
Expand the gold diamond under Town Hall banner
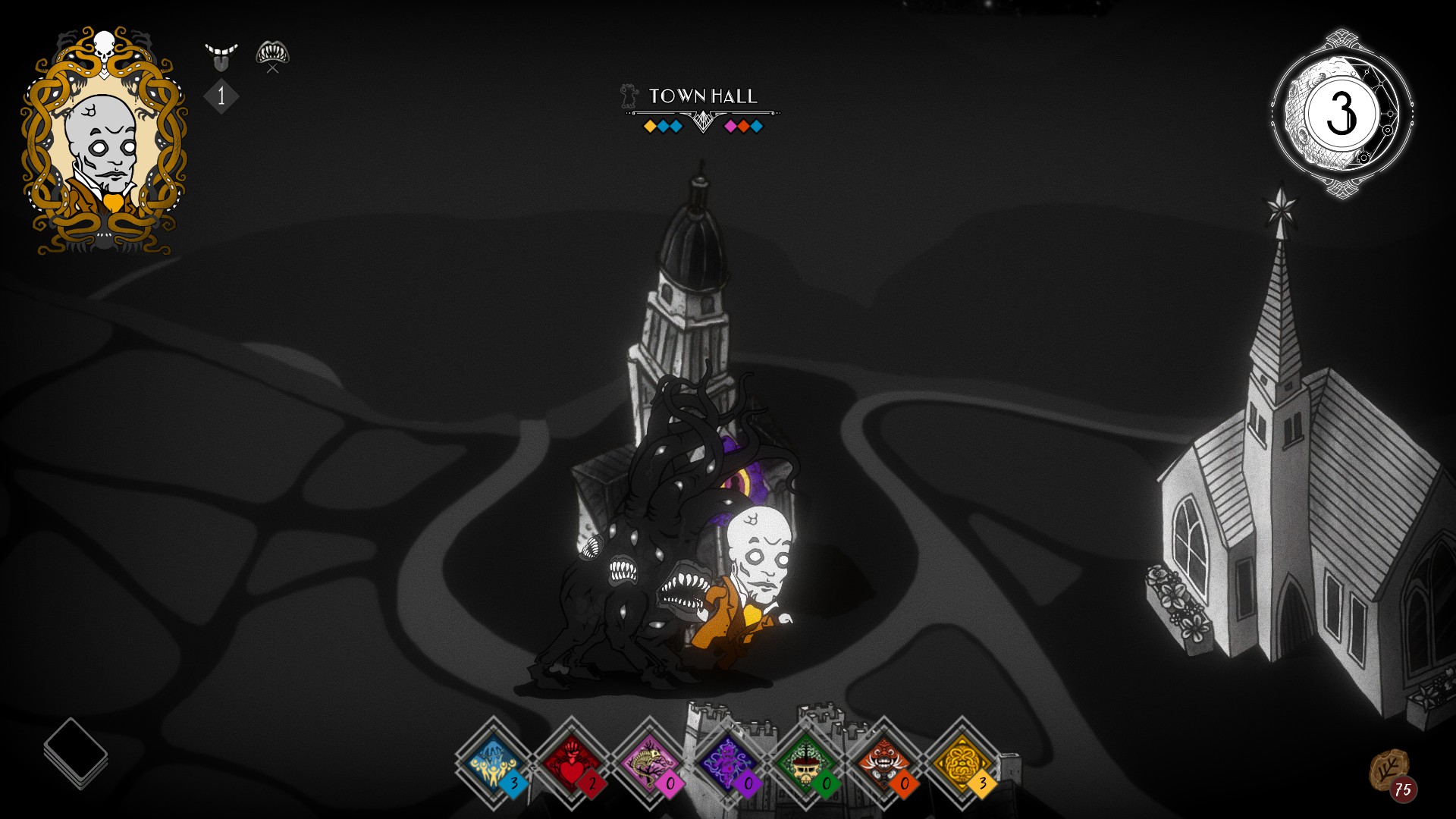click(x=650, y=125)
